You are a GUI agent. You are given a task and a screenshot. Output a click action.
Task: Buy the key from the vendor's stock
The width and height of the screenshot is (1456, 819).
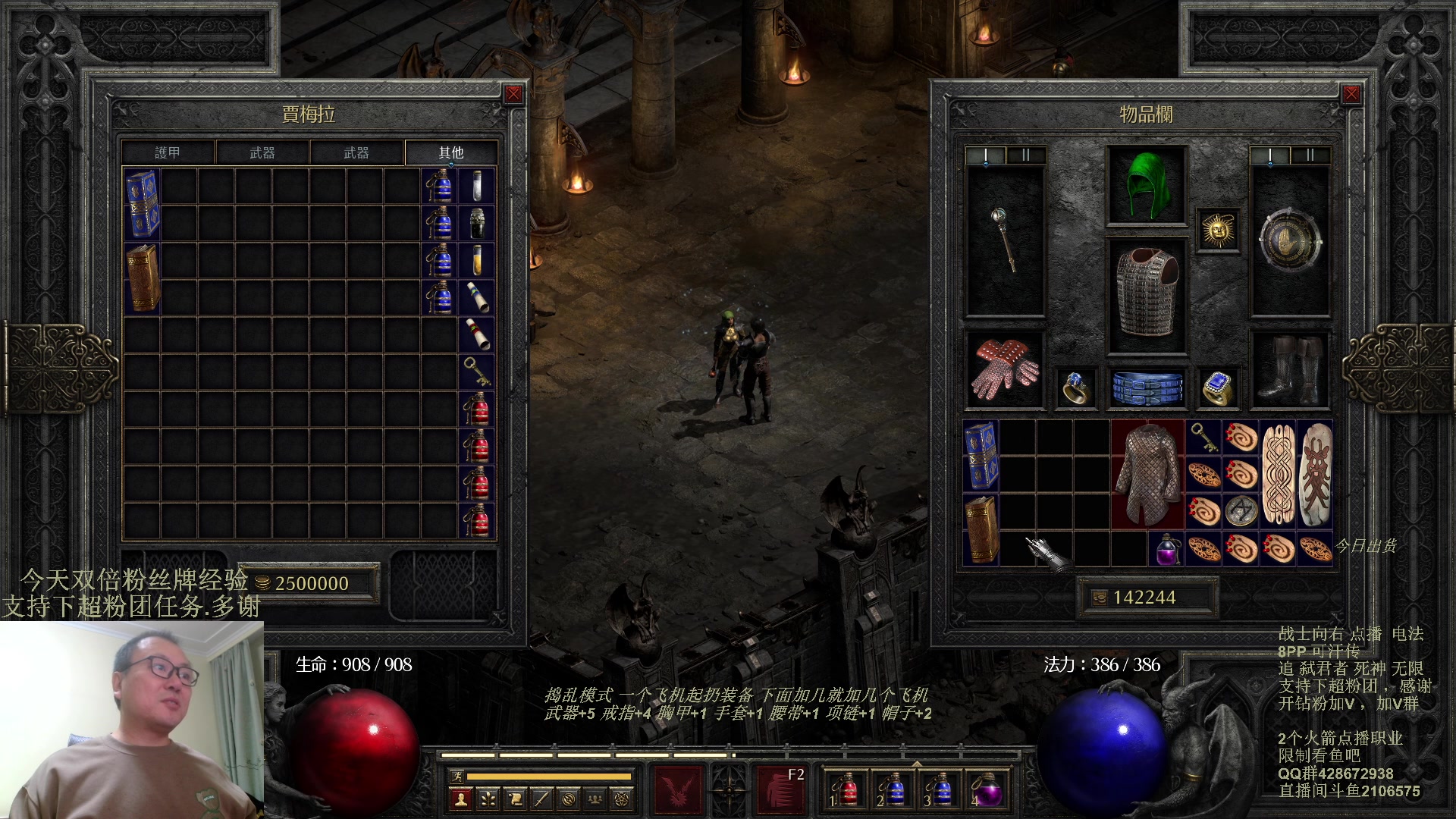(x=477, y=371)
